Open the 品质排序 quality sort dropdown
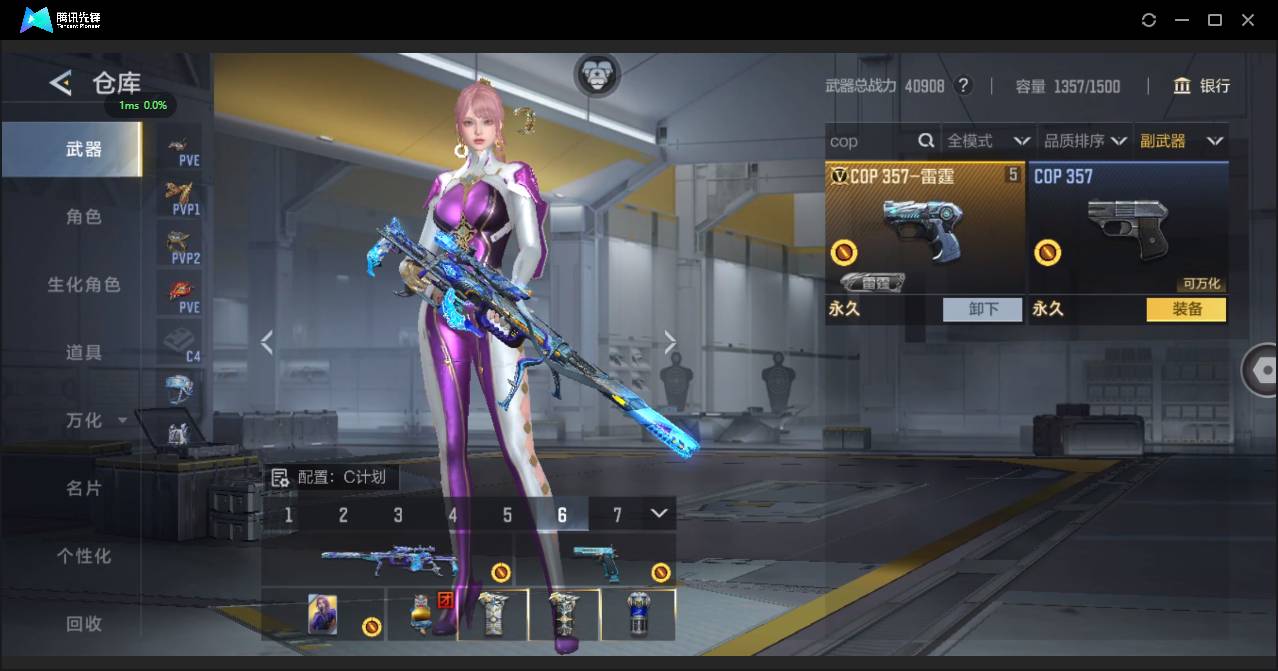The image size is (1278, 671). (x=1085, y=141)
